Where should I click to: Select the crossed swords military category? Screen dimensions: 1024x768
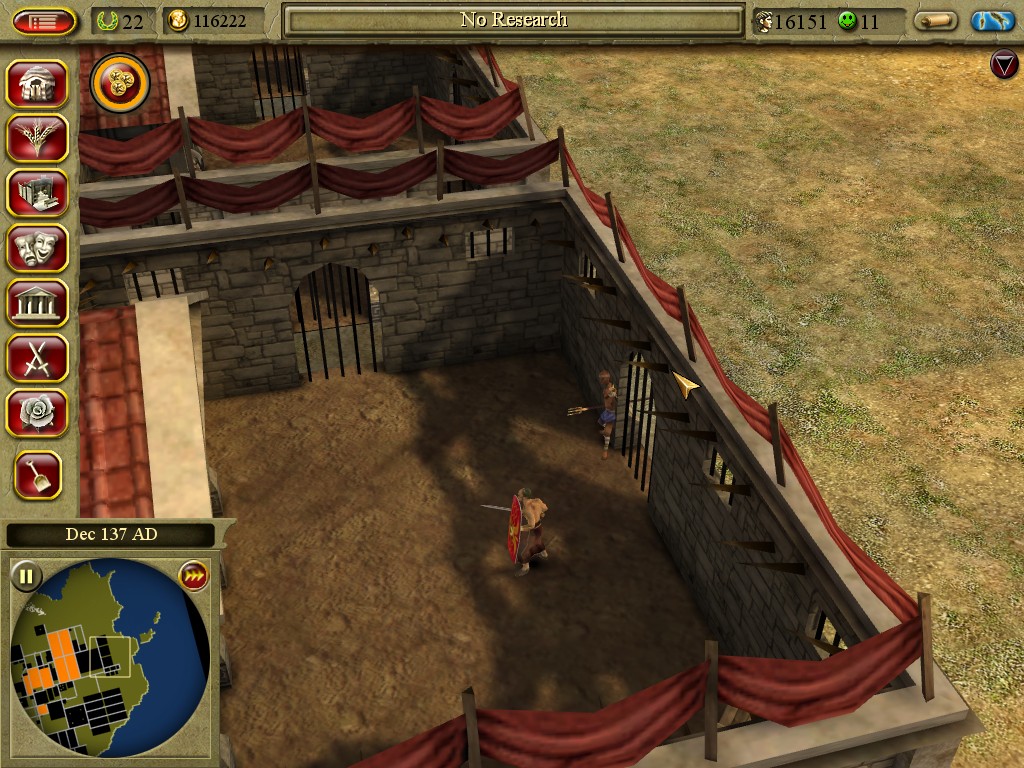(37, 358)
